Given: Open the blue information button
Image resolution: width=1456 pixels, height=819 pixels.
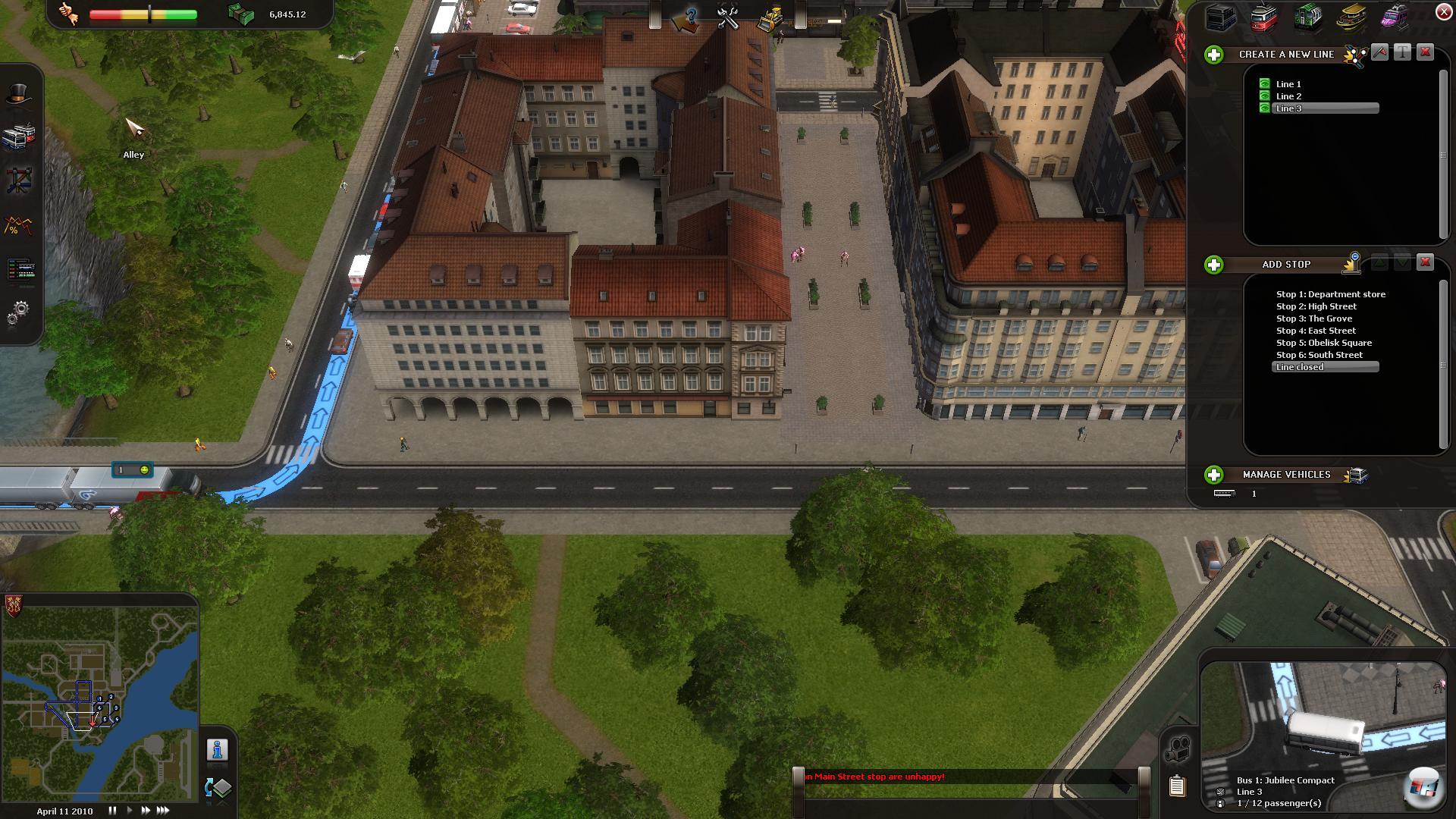Looking at the screenshot, I should tap(218, 750).
